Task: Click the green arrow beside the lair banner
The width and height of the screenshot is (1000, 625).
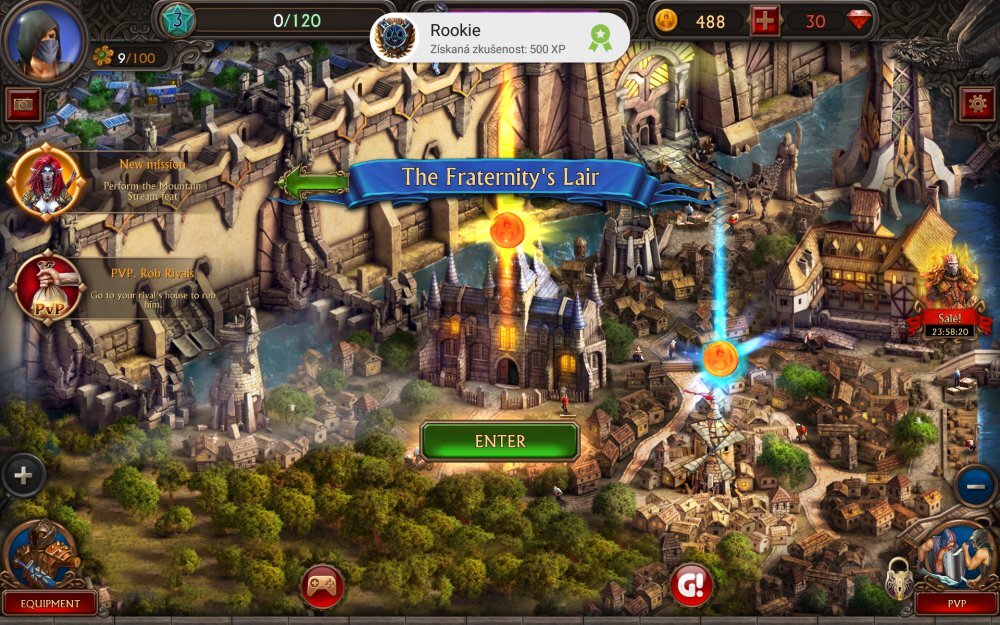Action: (312, 182)
